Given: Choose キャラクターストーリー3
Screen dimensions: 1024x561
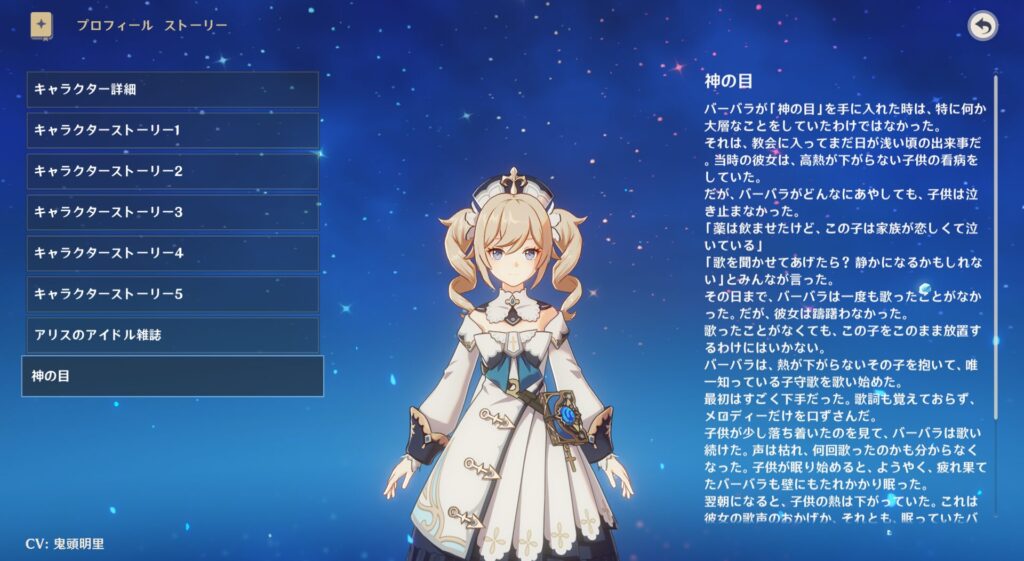Looking at the screenshot, I should [x=172, y=212].
